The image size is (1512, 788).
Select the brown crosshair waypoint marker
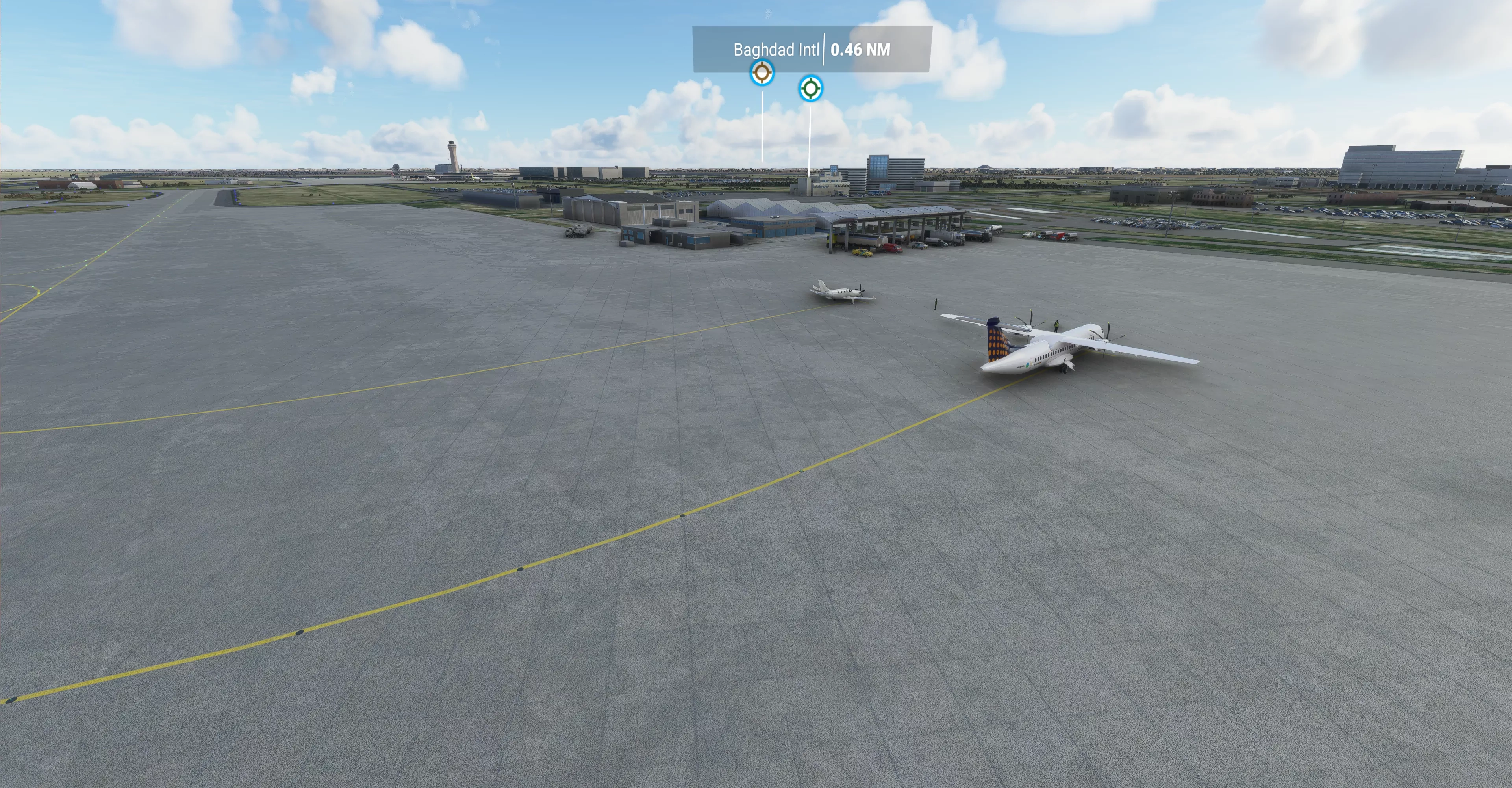tap(762, 73)
